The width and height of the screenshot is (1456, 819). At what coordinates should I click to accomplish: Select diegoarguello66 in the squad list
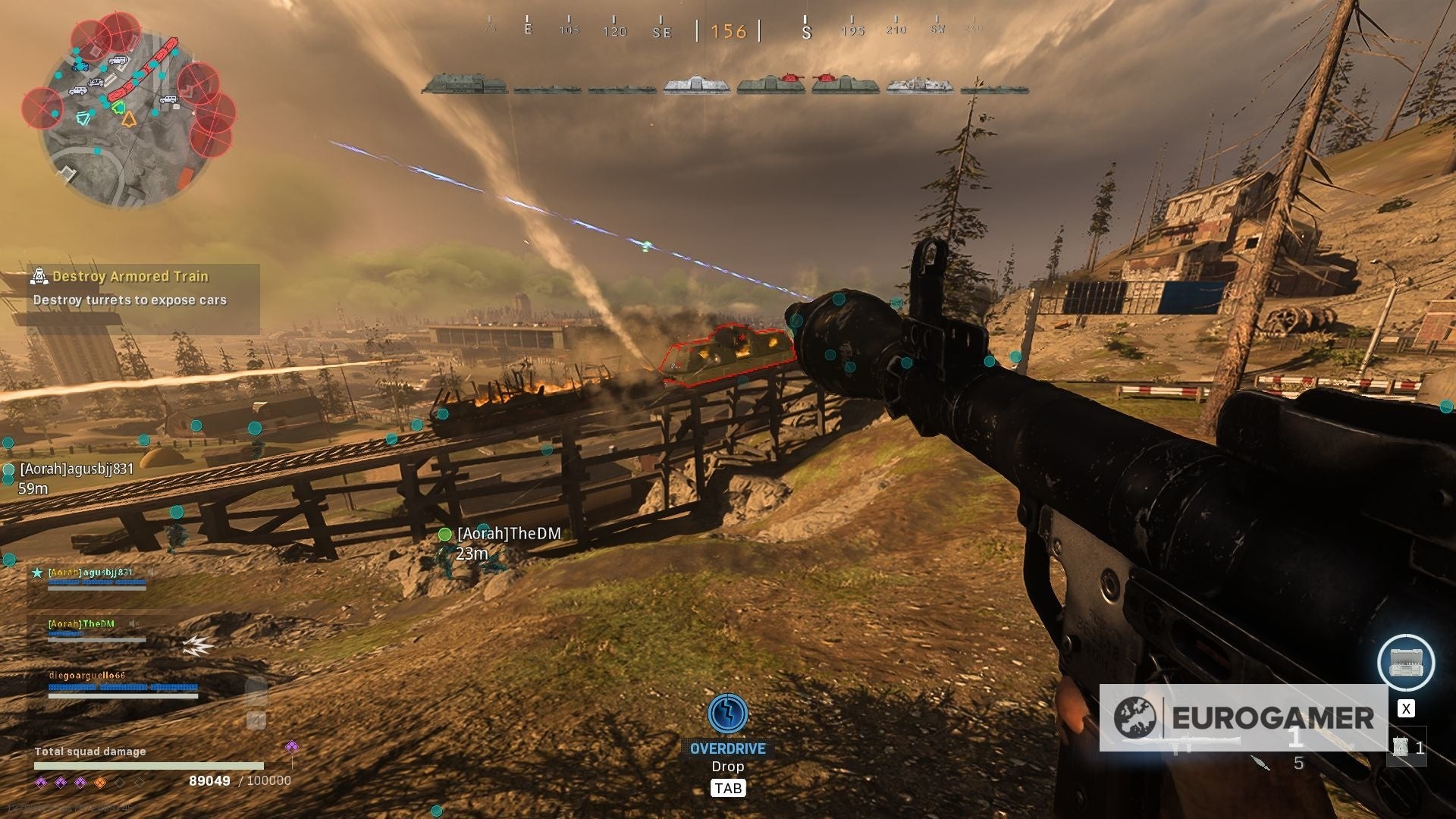pos(87,676)
